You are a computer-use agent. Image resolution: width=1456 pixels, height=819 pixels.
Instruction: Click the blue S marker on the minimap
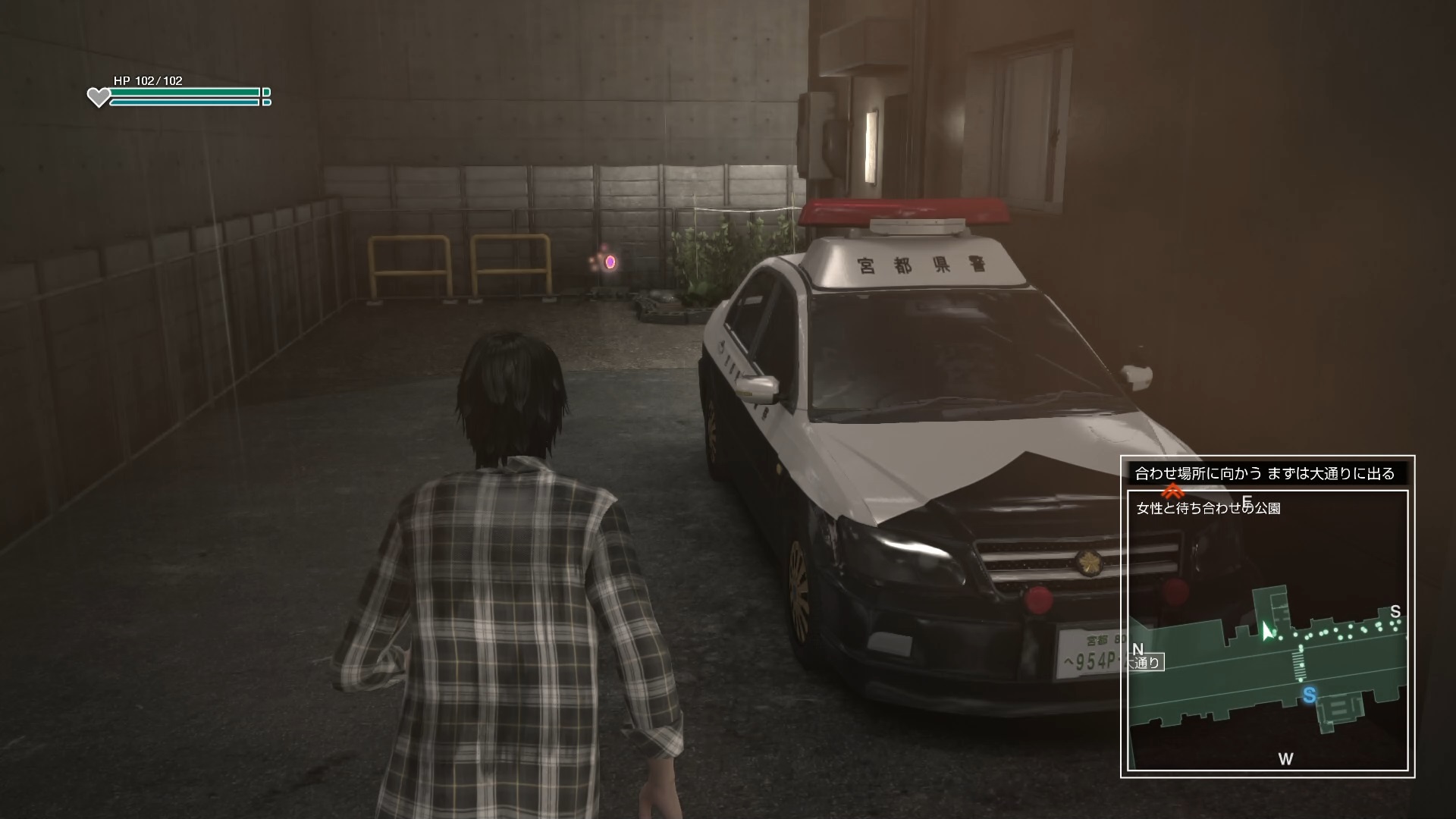(1309, 695)
